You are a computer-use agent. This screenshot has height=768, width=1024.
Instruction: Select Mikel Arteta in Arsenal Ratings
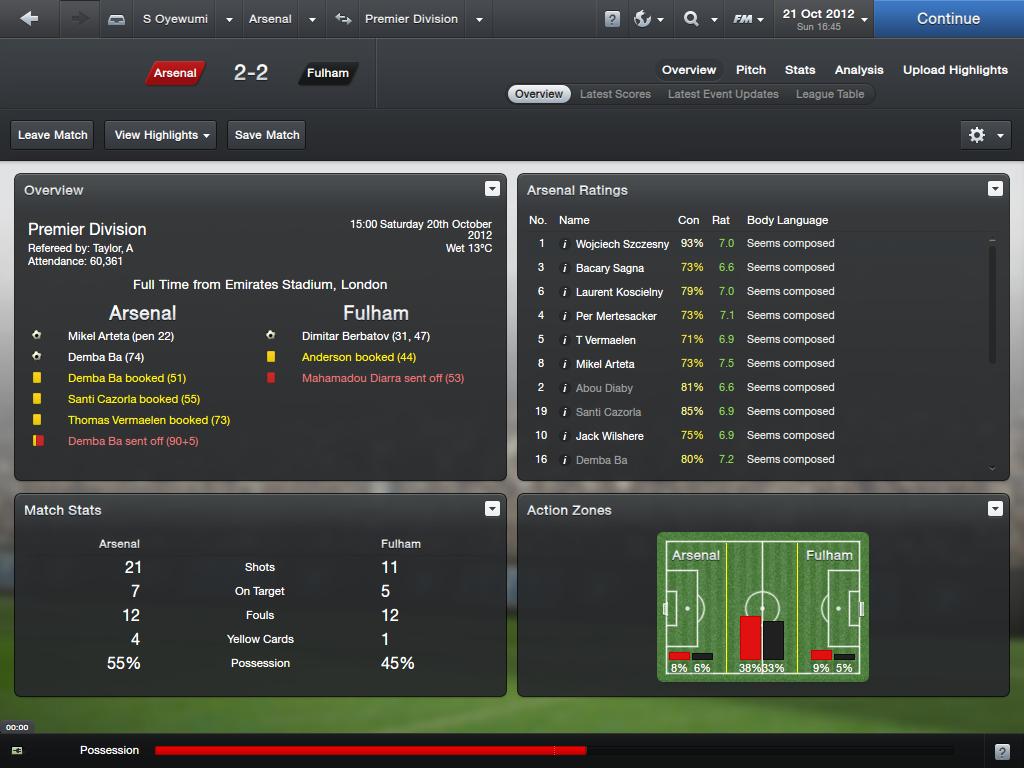[604, 364]
